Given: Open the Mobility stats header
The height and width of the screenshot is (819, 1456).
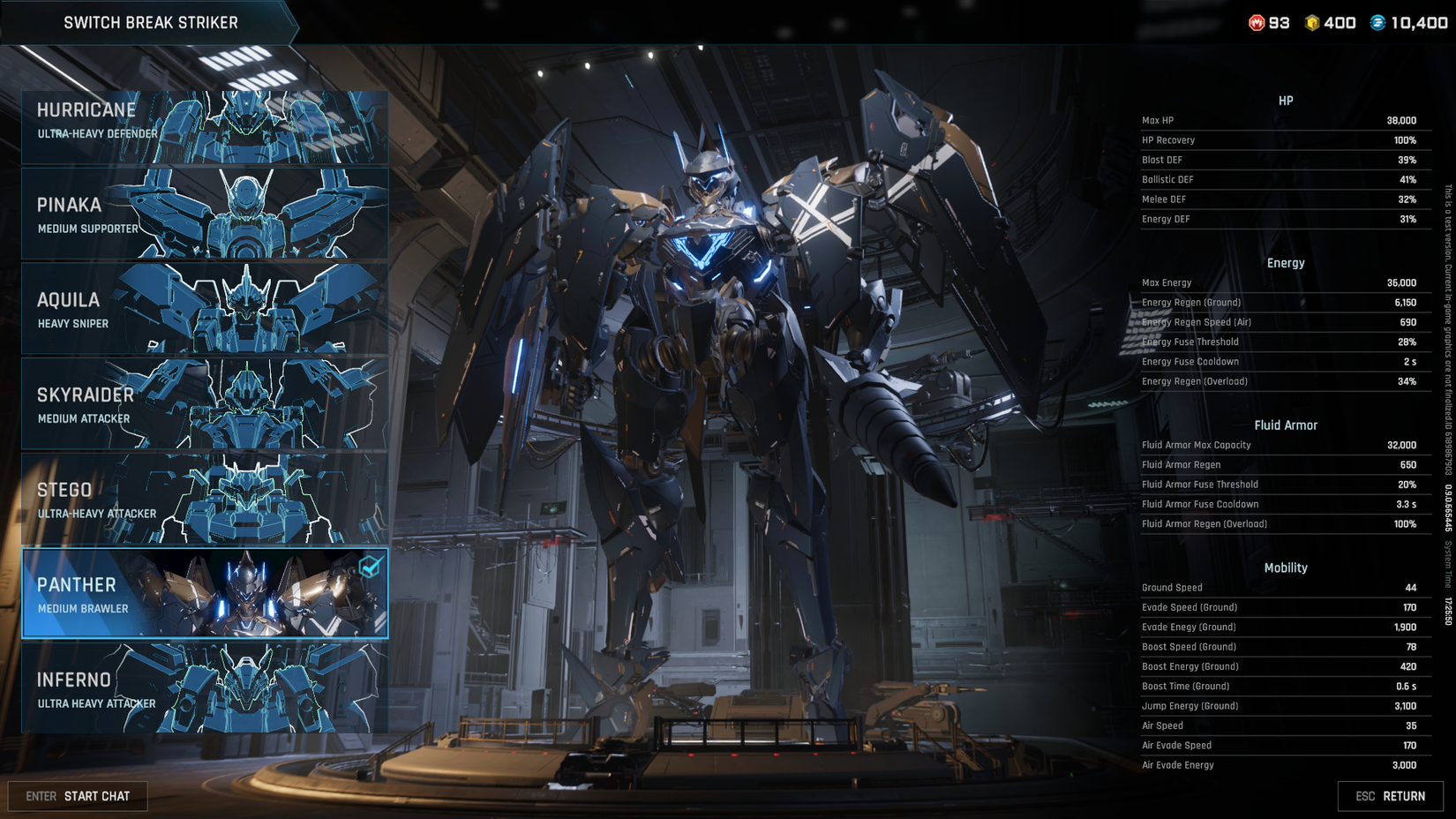Looking at the screenshot, I should (1285, 567).
